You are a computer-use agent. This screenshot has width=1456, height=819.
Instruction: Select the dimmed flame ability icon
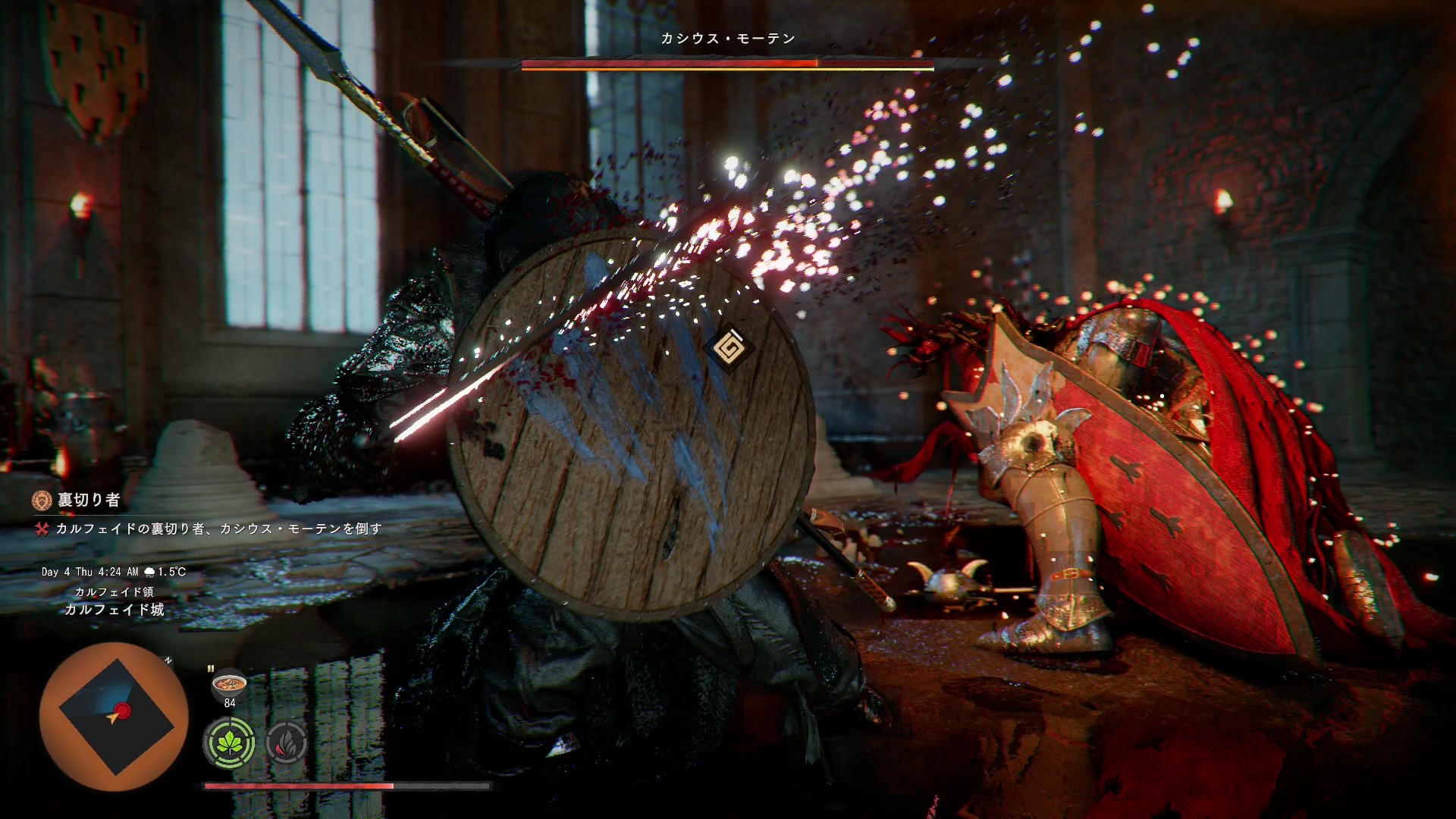point(287,742)
